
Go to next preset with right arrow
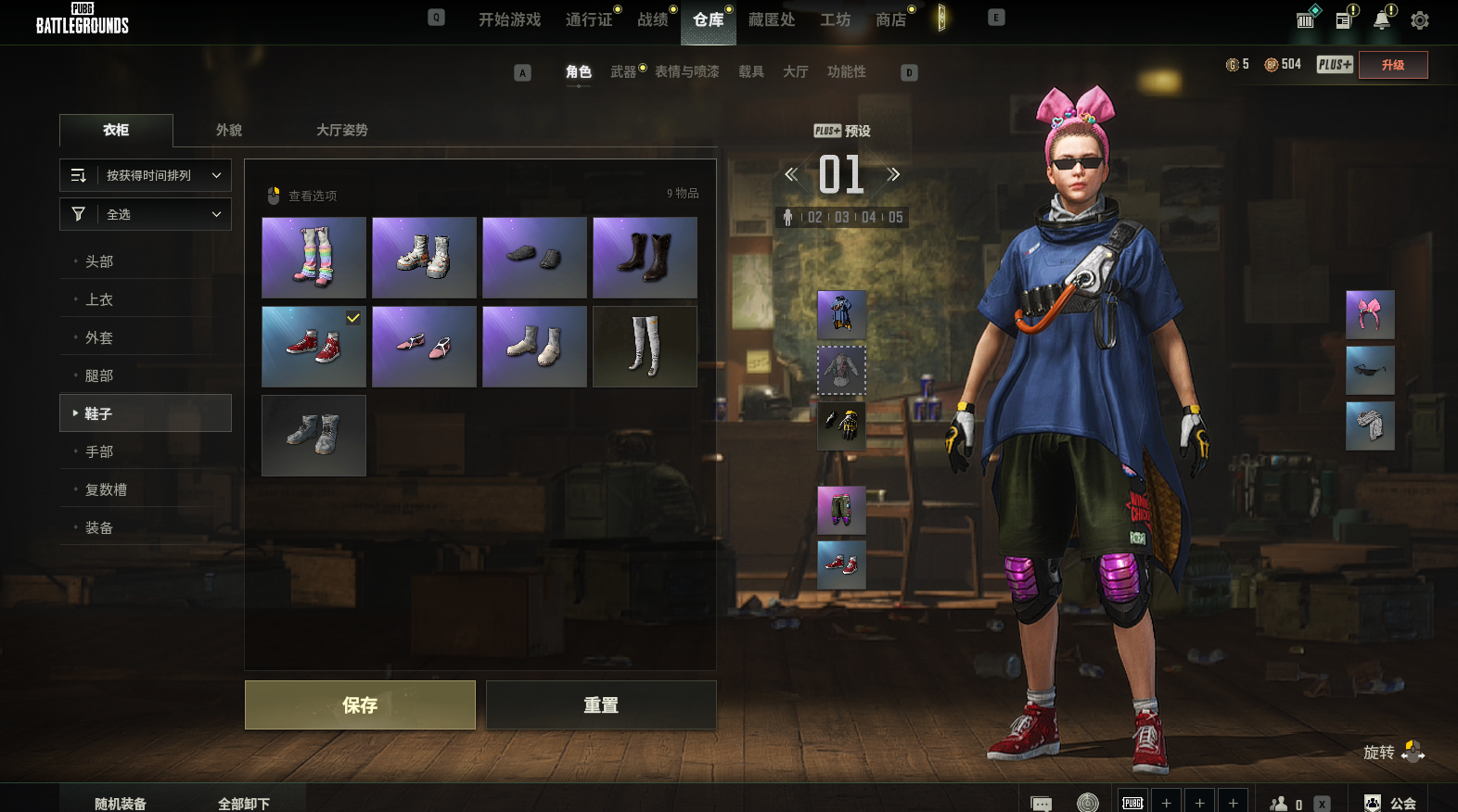893,174
